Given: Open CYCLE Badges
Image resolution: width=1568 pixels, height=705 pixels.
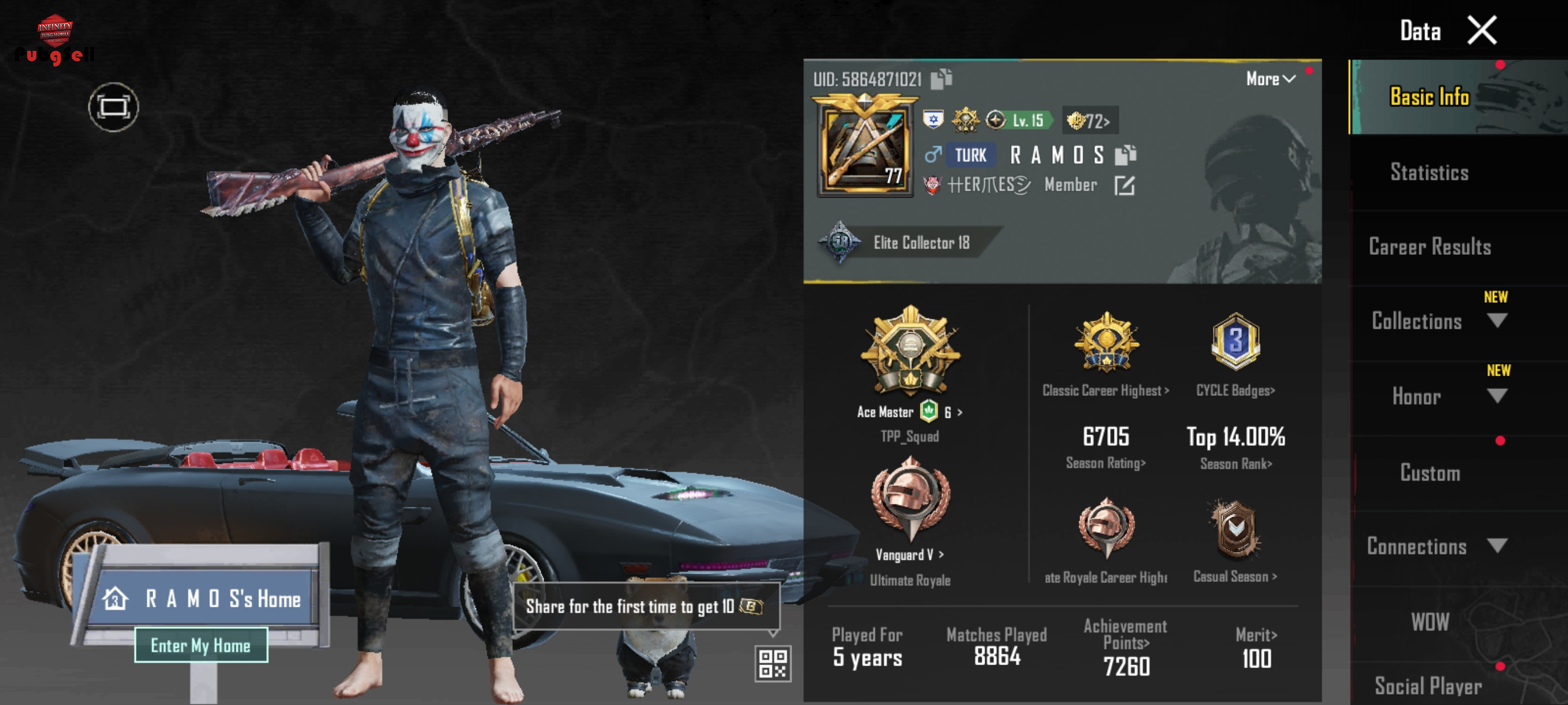Looking at the screenshot, I should click(x=1235, y=391).
